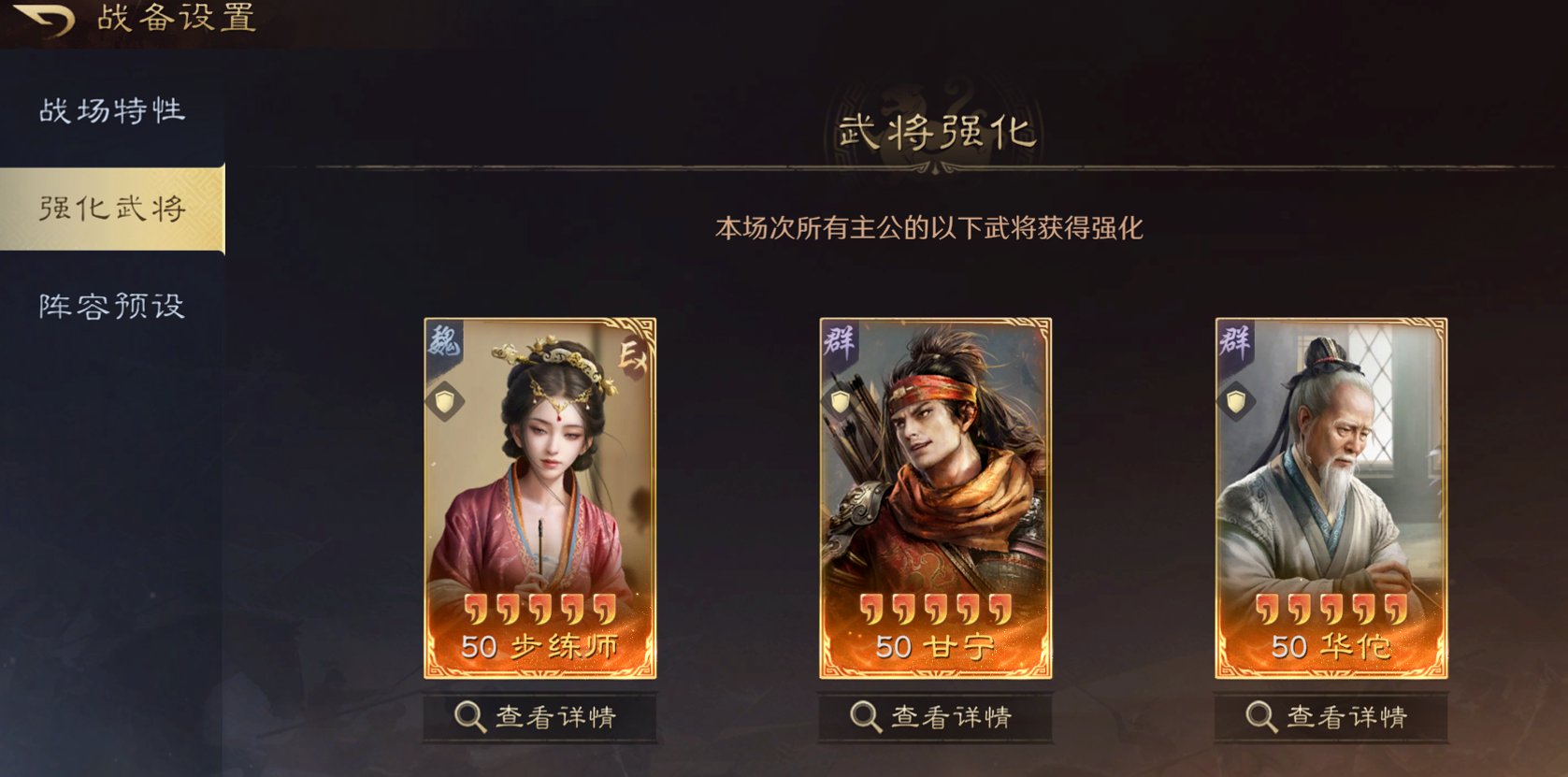Click the shield icon on 华佗's card
Screen dimensions: 1568x777
(x=1235, y=400)
